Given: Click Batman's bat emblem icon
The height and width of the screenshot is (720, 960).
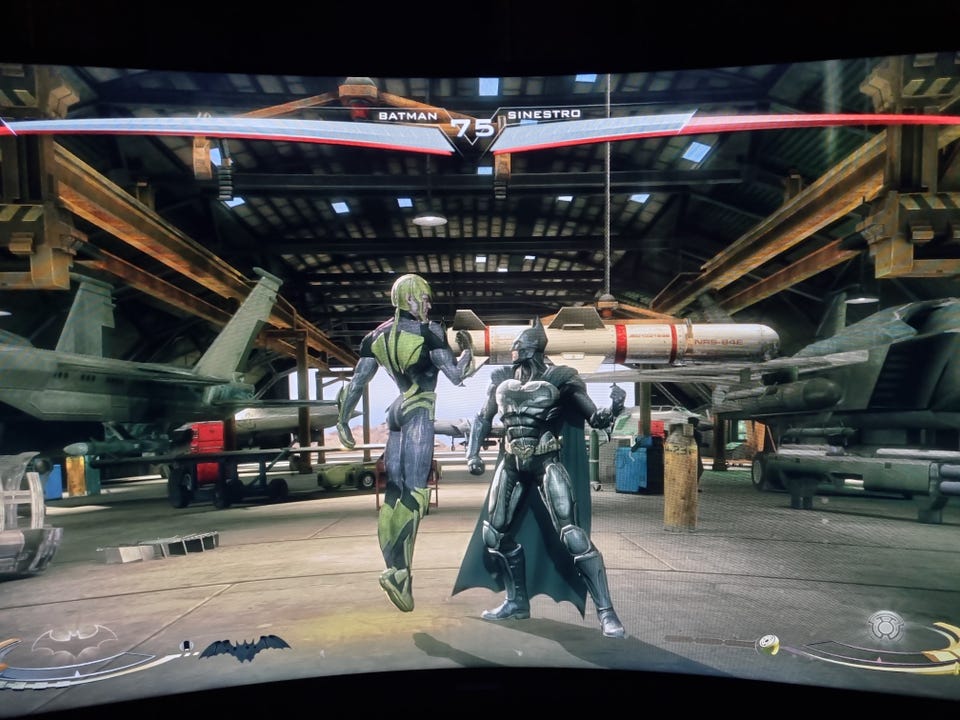Looking at the screenshot, I should click(x=74, y=641).
